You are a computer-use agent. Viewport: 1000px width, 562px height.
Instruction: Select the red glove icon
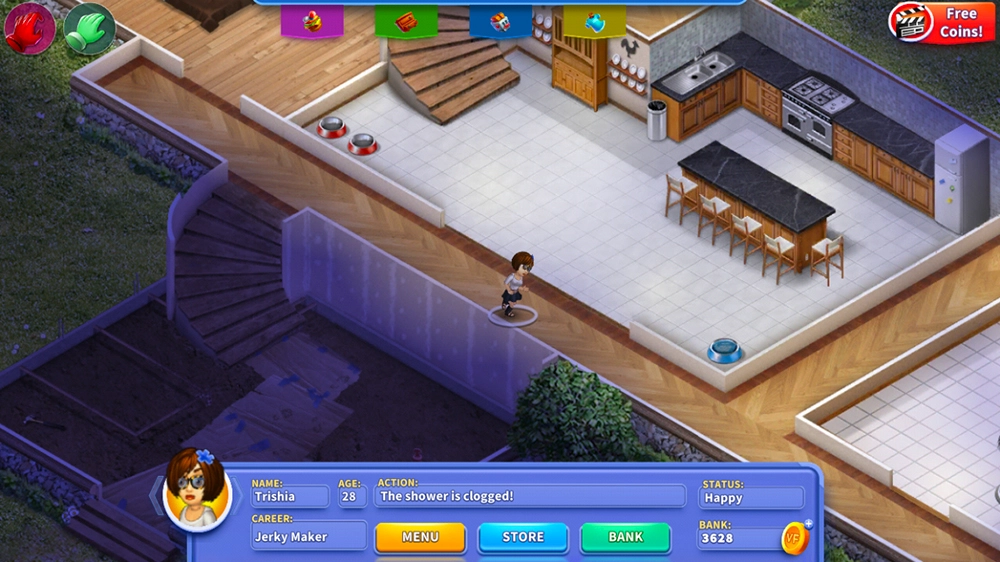tap(30, 28)
